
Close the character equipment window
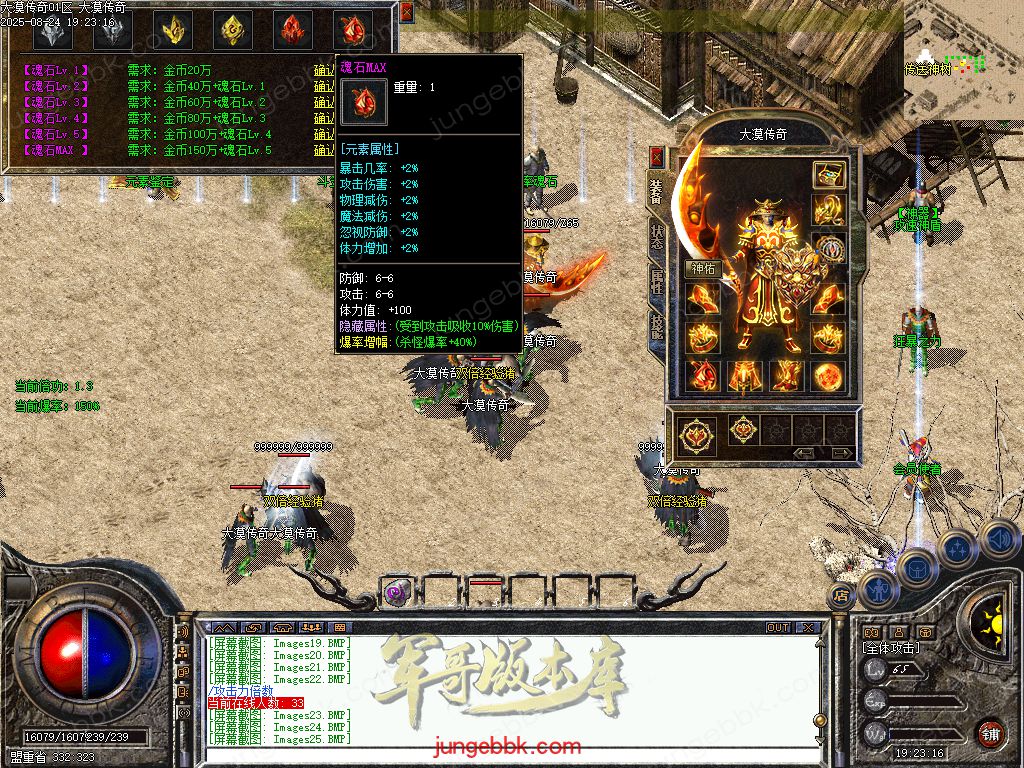(x=656, y=157)
